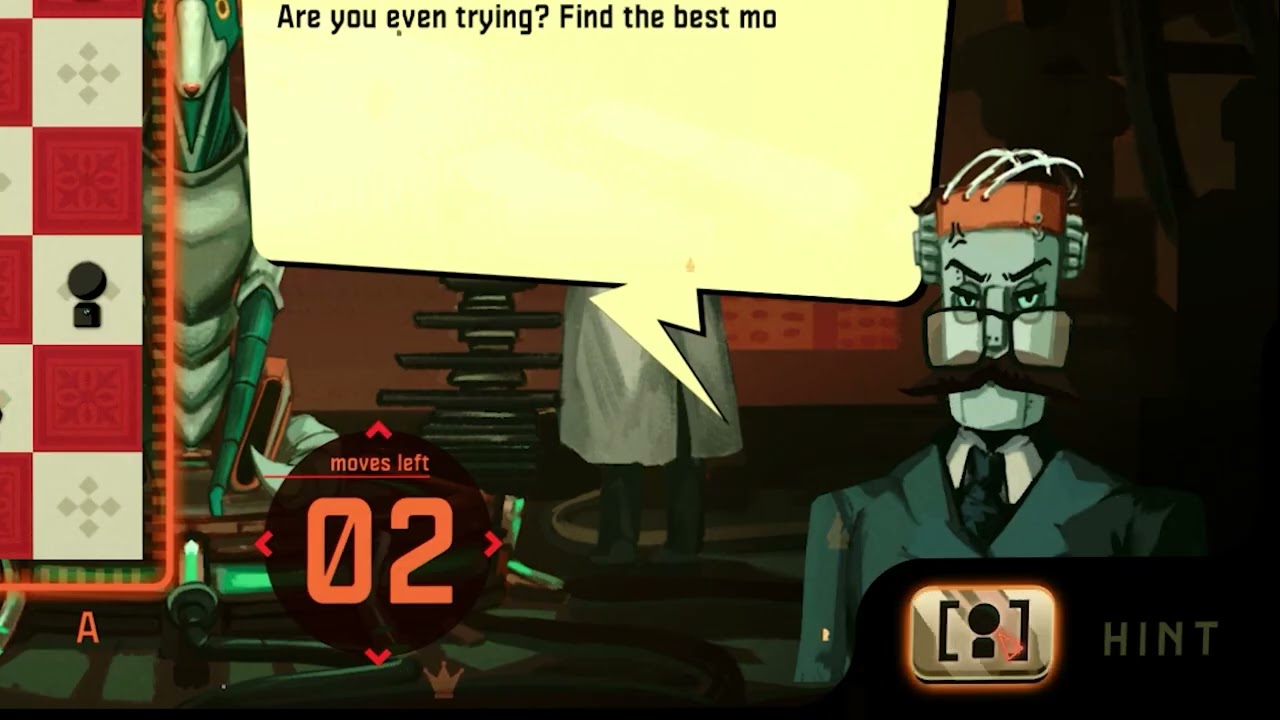Click the red right chevron beside the counter
The width and height of the screenshot is (1280, 720).
pos(490,545)
